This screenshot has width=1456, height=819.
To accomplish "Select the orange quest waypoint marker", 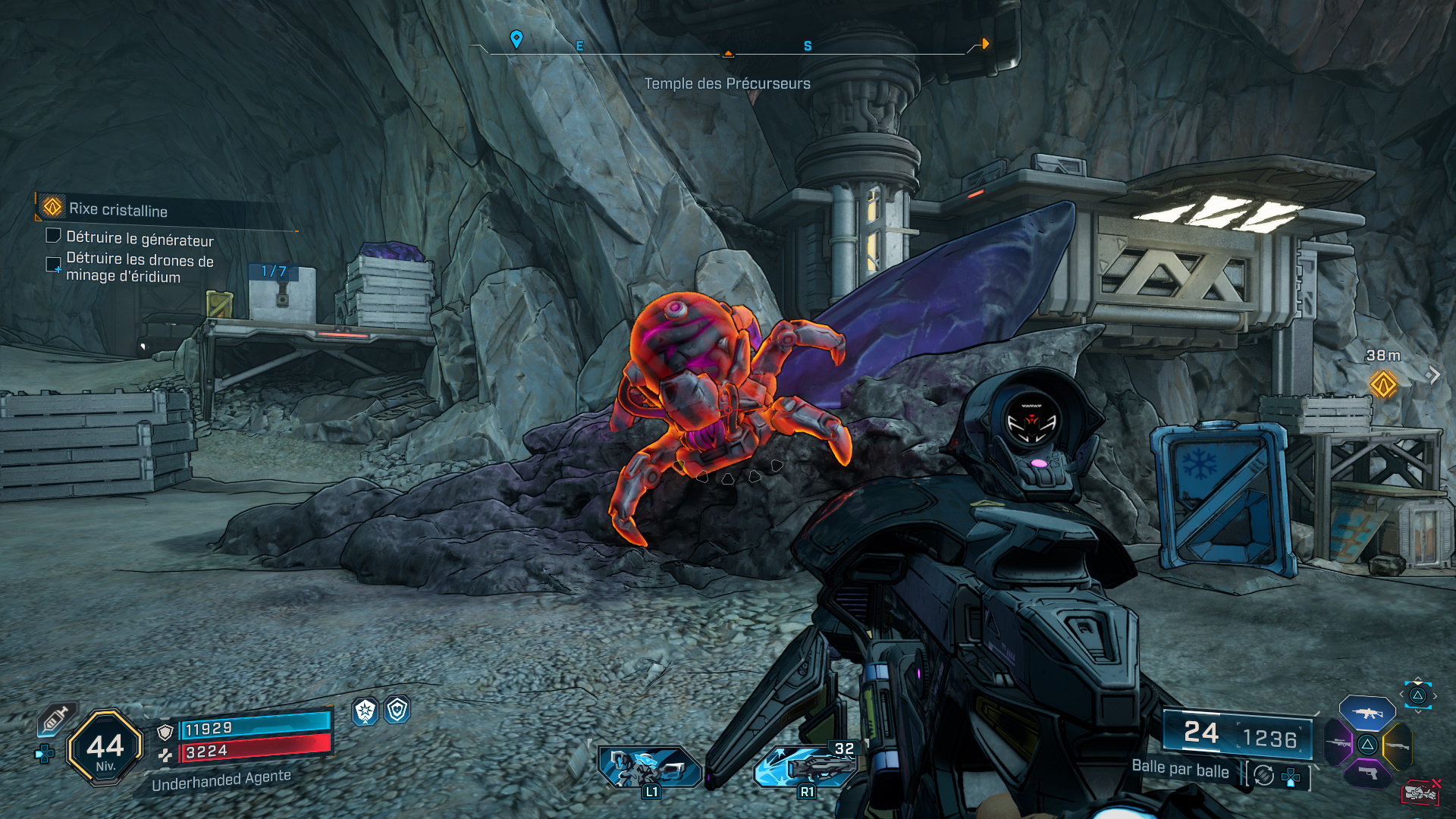I will pyautogui.click(x=1383, y=384).
